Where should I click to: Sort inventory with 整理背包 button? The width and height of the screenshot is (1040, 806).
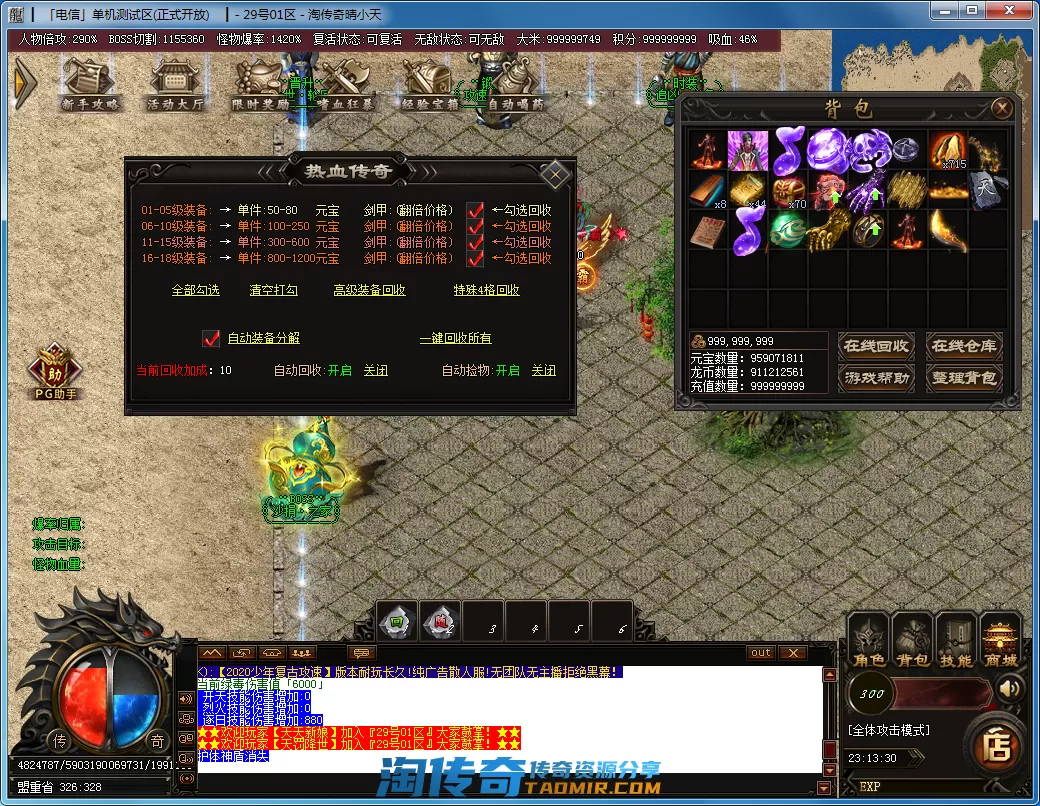(x=964, y=377)
